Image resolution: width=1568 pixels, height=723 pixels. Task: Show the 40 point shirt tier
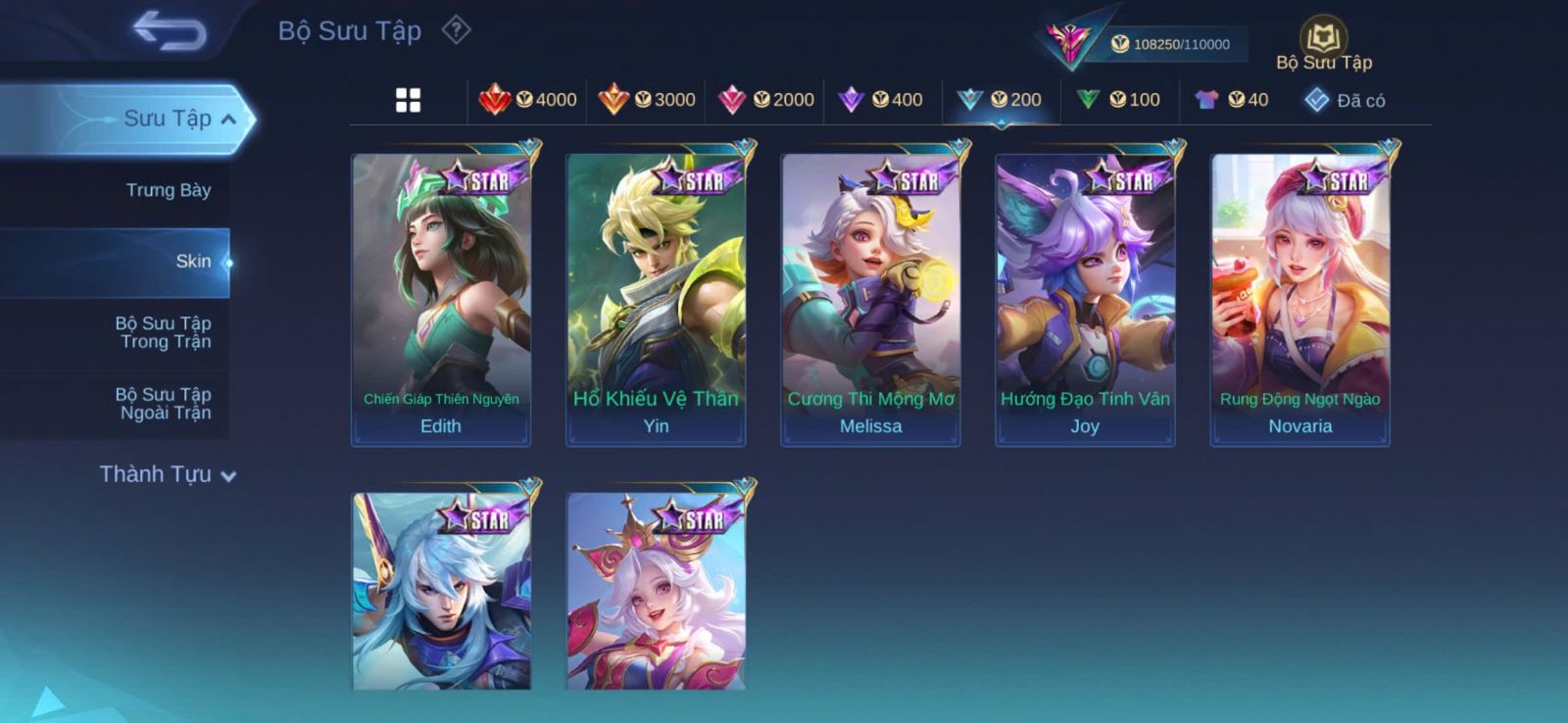[1232, 100]
